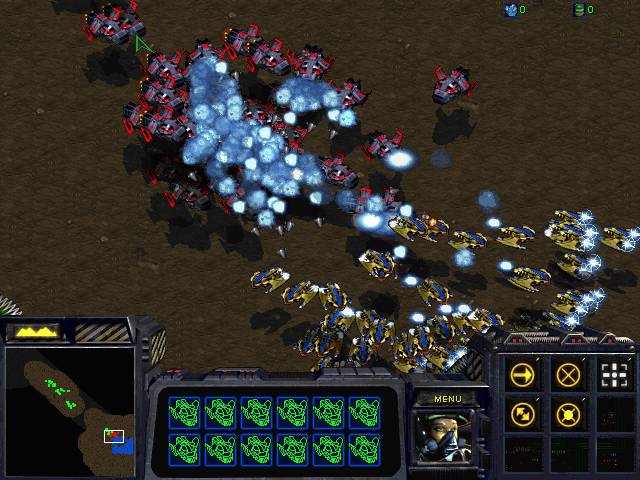Choose the Attack crosshair command
The image size is (640, 480).
(615, 375)
